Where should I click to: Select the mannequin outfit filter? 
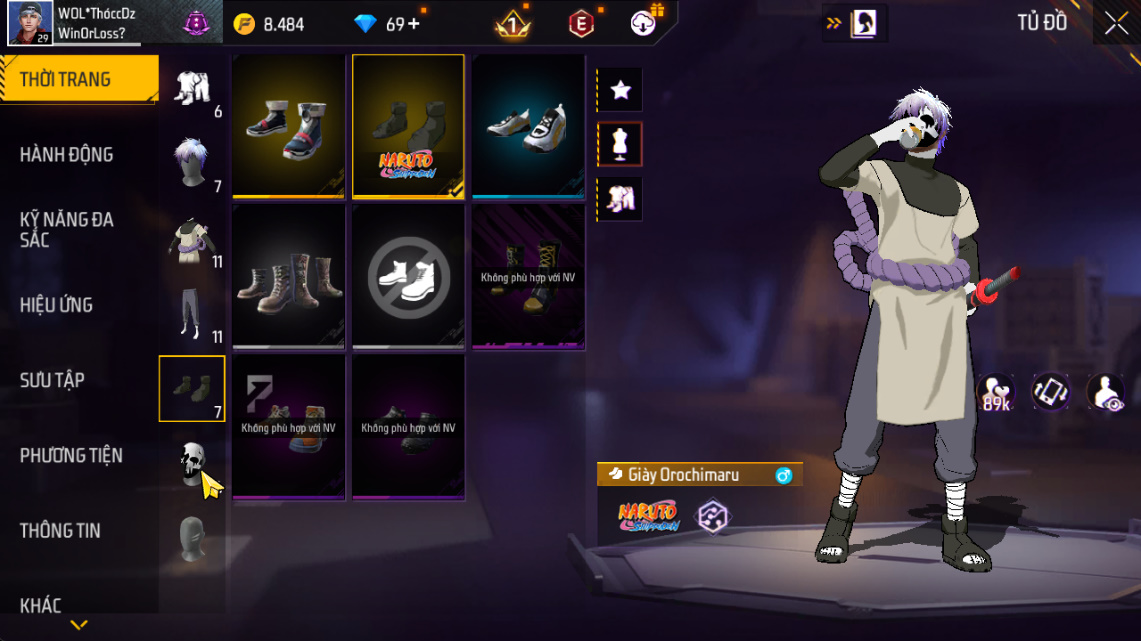[620, 145]
